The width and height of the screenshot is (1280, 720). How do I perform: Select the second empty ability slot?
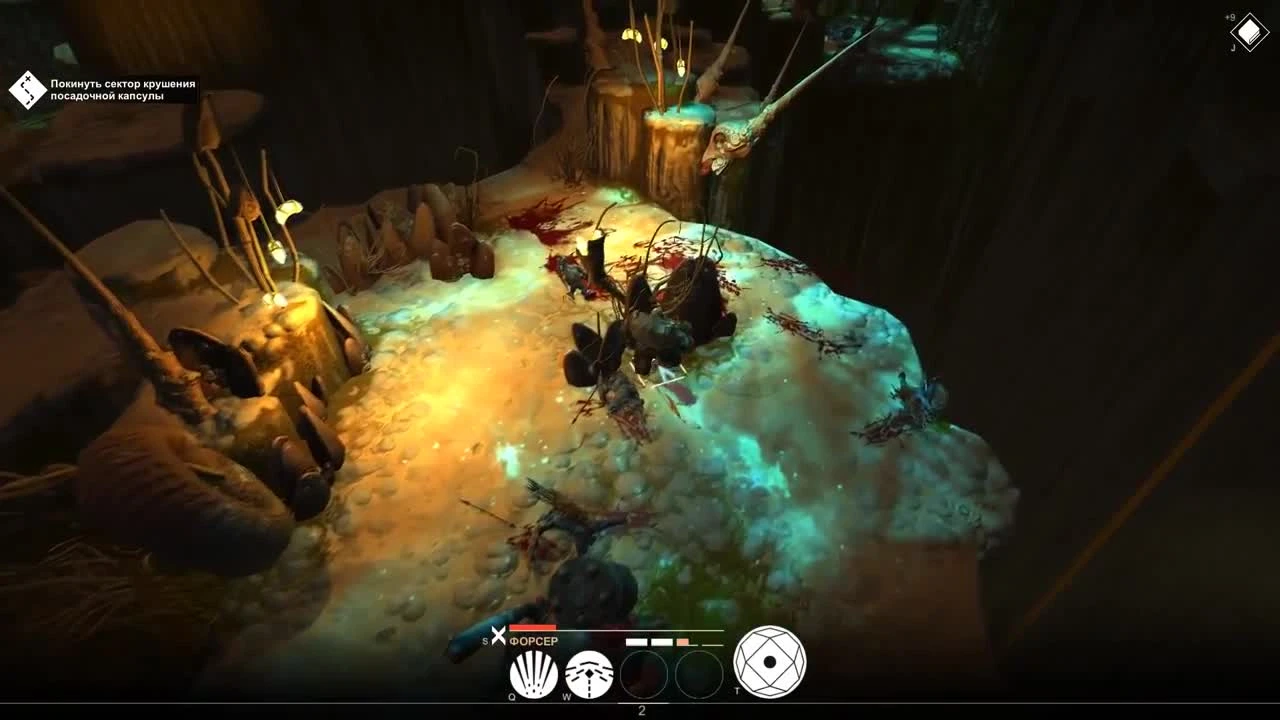pos(700,674)
